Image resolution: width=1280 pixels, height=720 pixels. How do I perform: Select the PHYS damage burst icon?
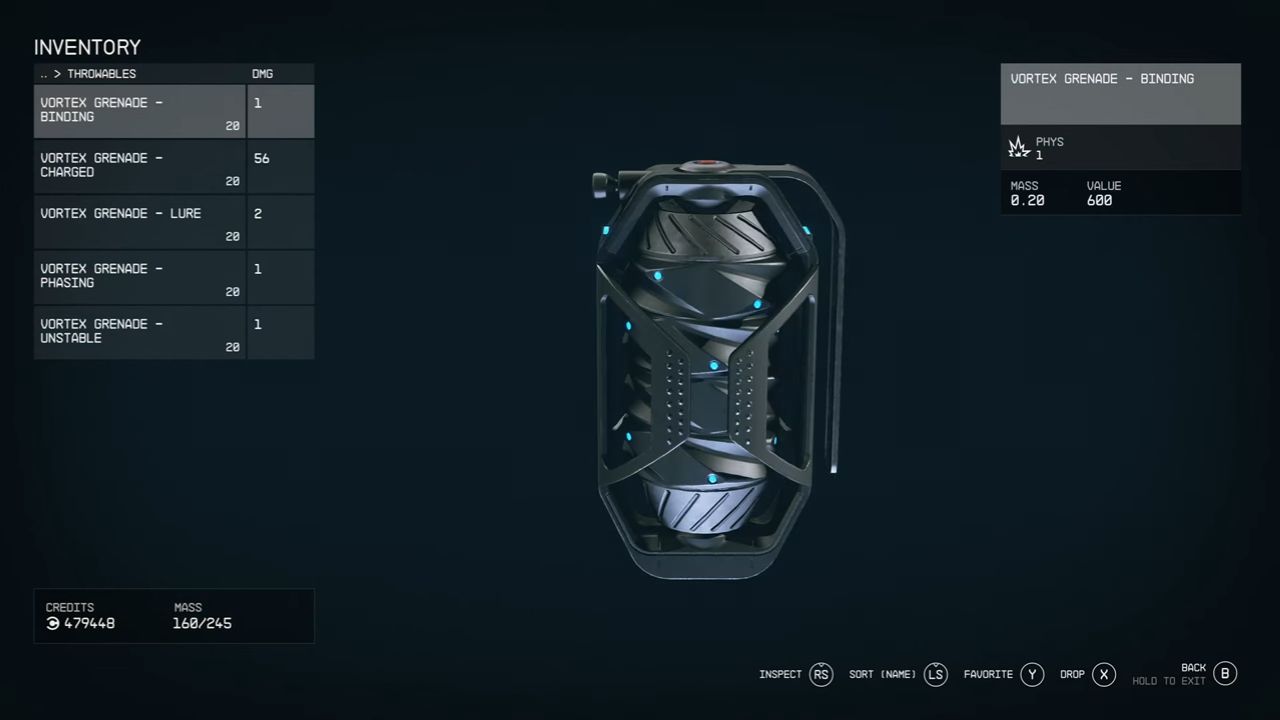(x=1018, y=147)
